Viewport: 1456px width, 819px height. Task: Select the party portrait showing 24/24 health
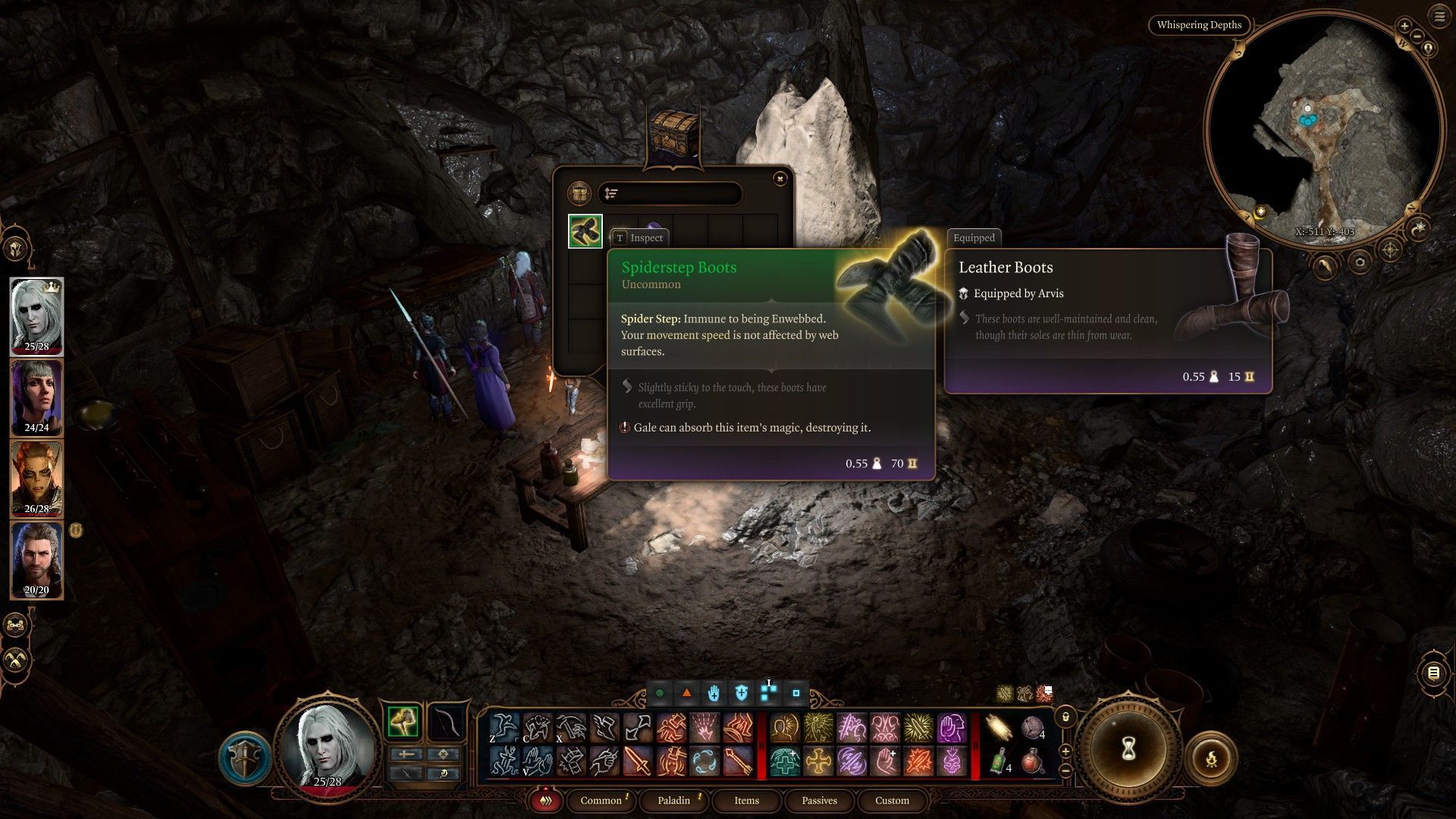click(x=36, y=397)
